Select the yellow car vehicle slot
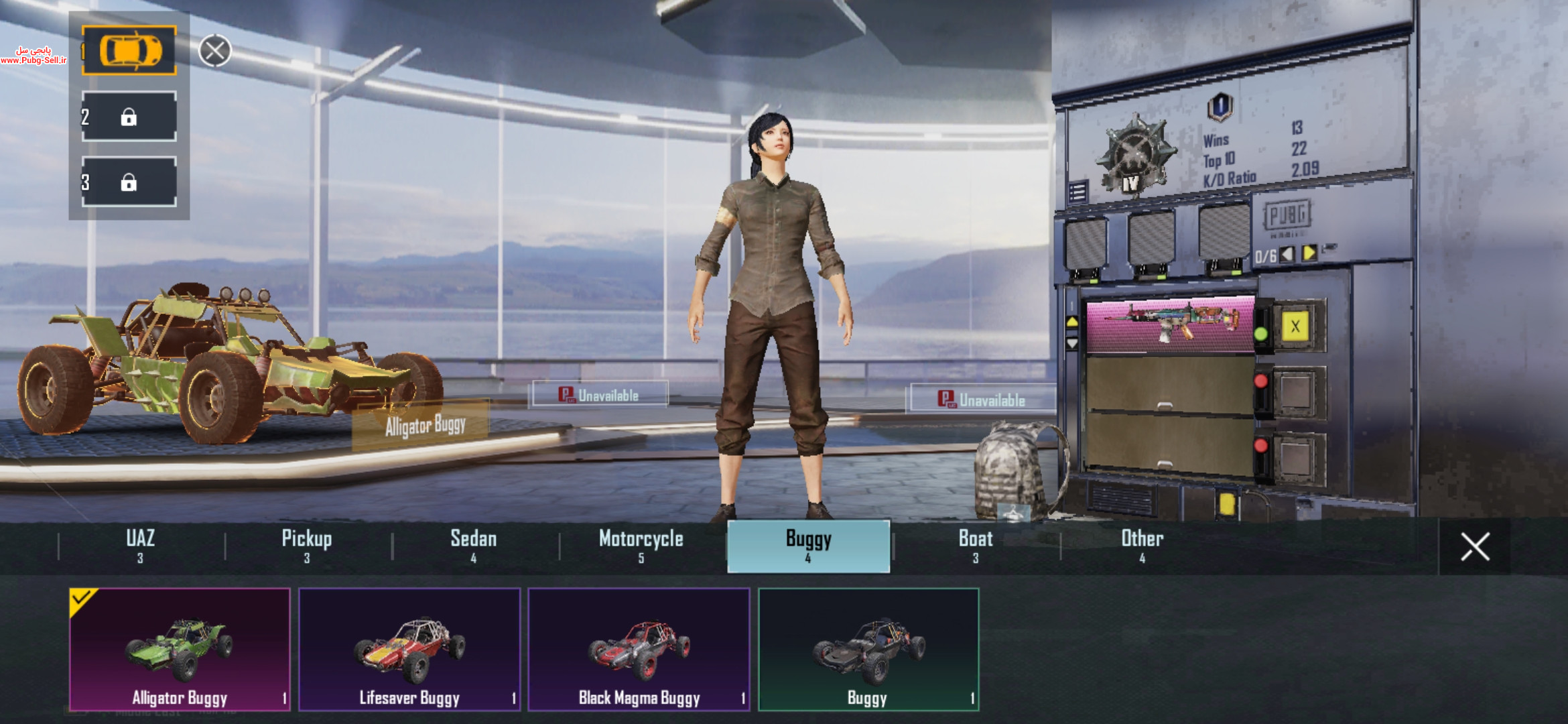Image resolution: width=1568 pixels, height=724 pixels. (x=129, y=50)
